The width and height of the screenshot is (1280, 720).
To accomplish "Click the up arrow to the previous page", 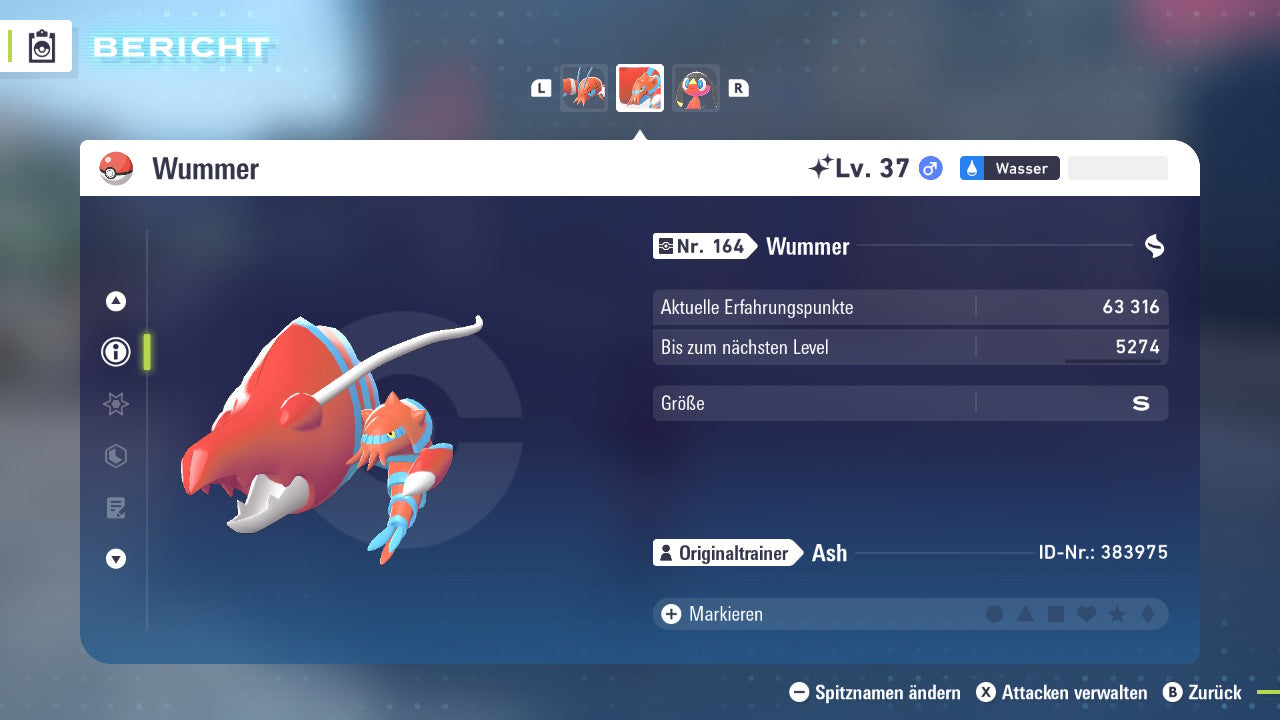I will click(x=115, y=299).
